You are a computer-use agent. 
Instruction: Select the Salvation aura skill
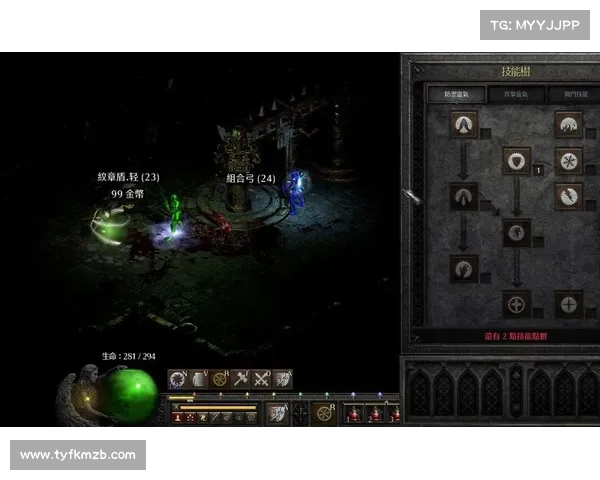568,303
